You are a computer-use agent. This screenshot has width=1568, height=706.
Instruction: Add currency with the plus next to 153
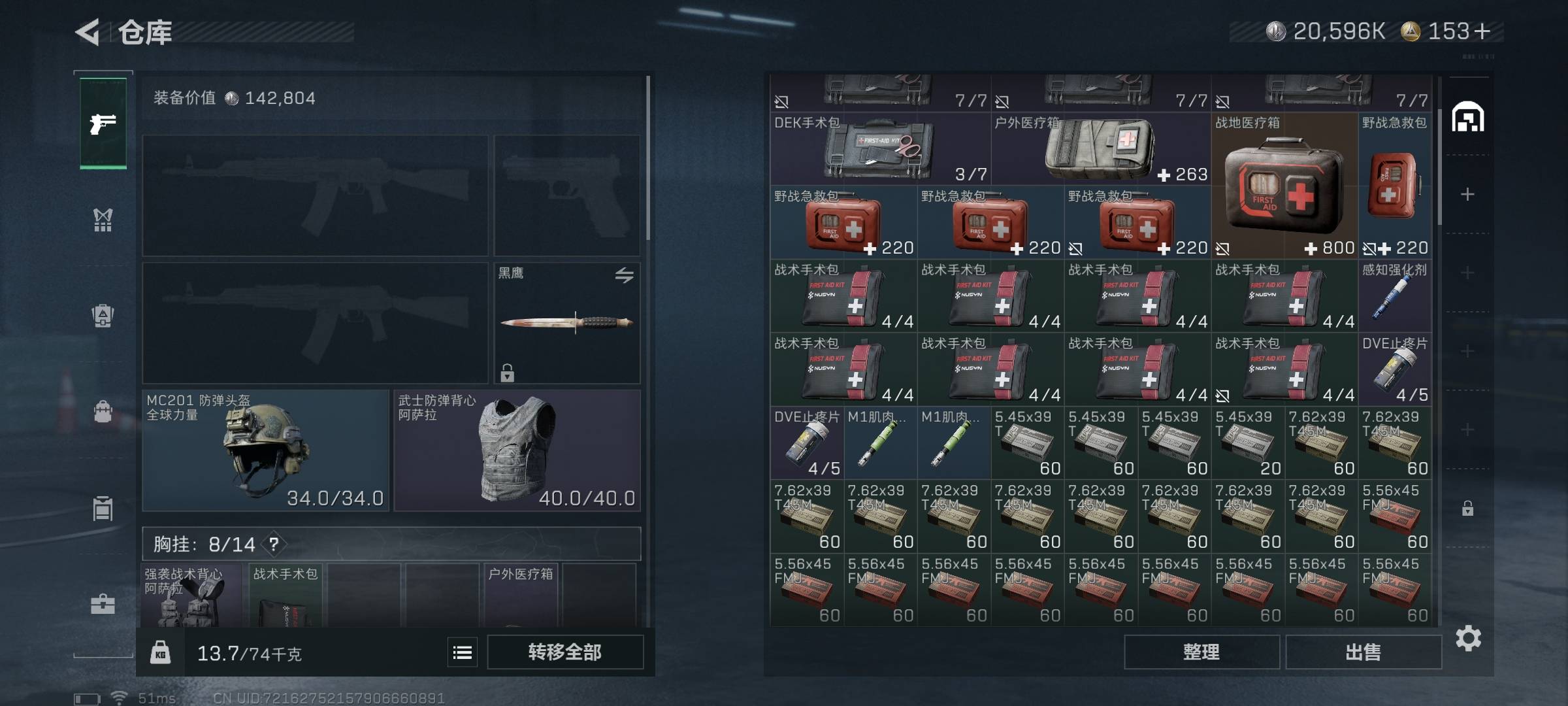tap(1482, 31)
